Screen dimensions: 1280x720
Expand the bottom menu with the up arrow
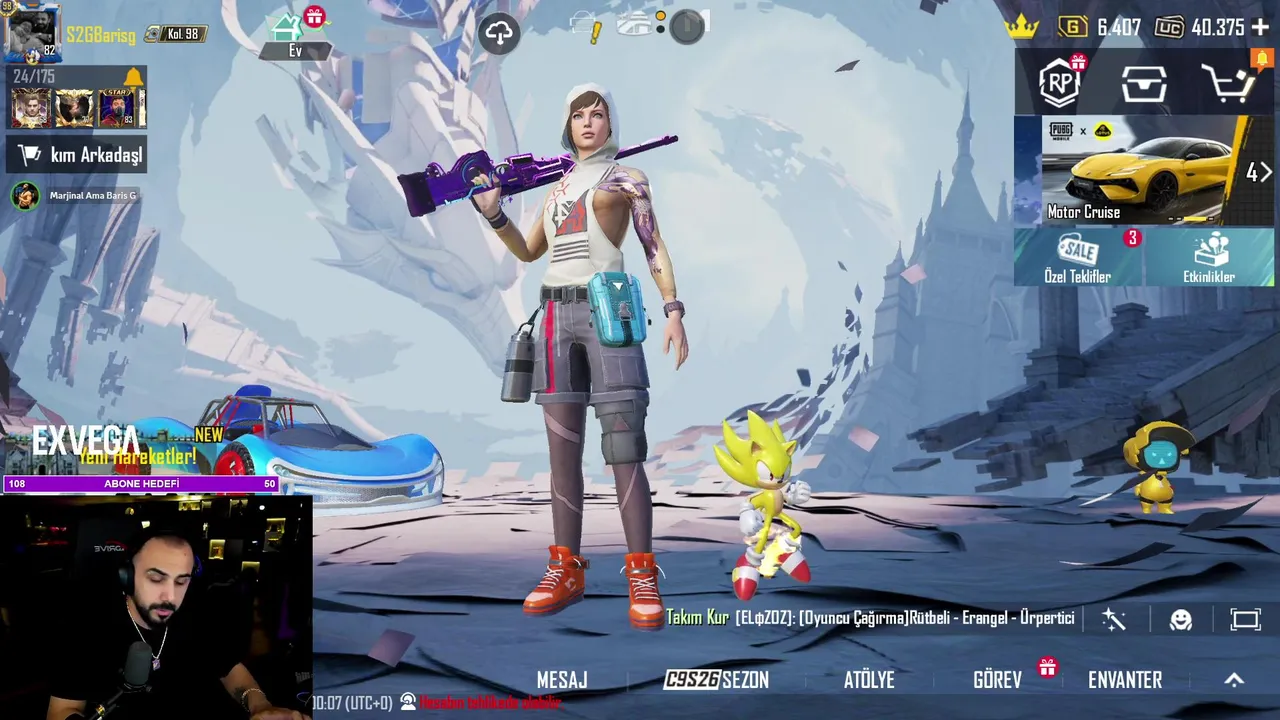pyautogui.click(x=1234, y=680)
